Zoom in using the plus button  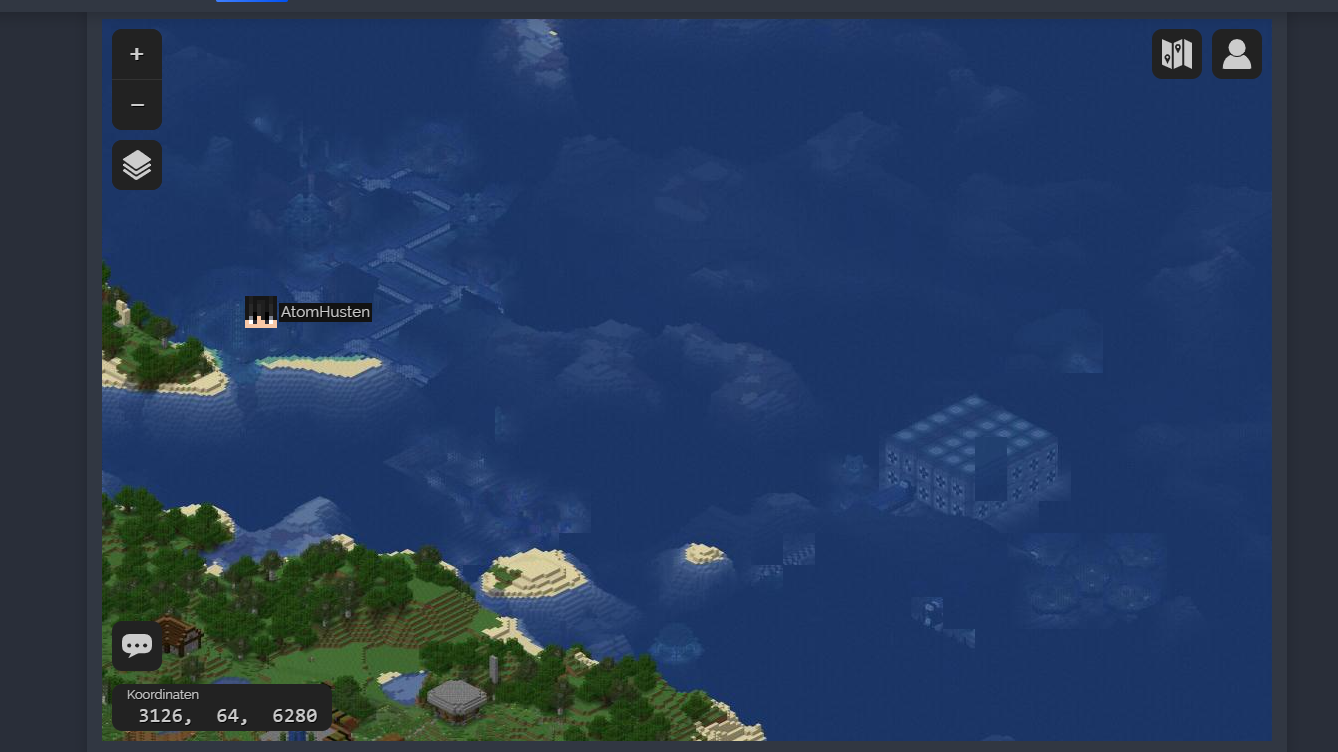tap(137, 54)
